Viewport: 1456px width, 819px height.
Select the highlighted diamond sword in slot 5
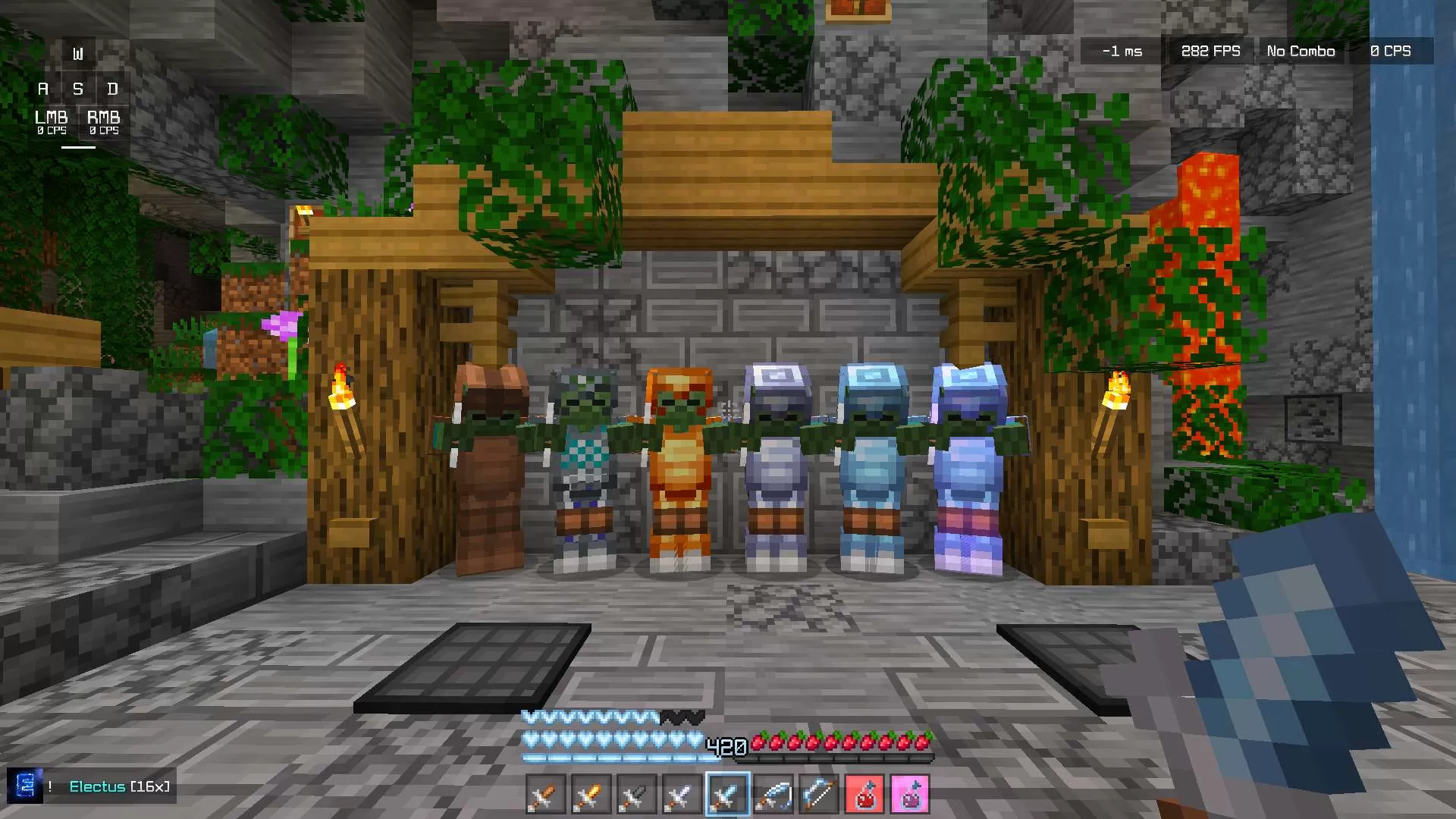coord(726,794)
